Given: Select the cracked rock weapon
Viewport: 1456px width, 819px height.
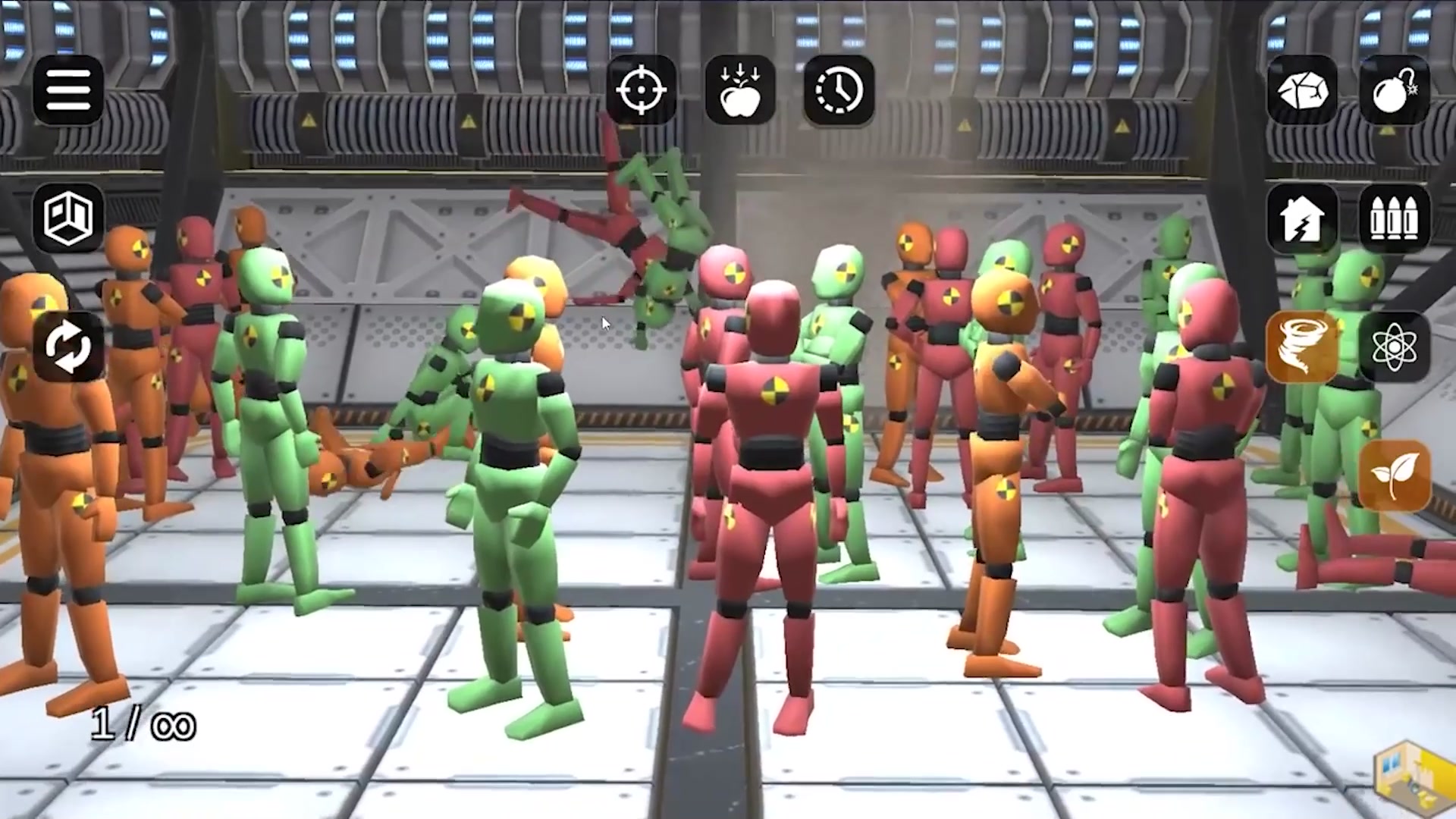Looking at the screenshot, I should [1302, 90].
